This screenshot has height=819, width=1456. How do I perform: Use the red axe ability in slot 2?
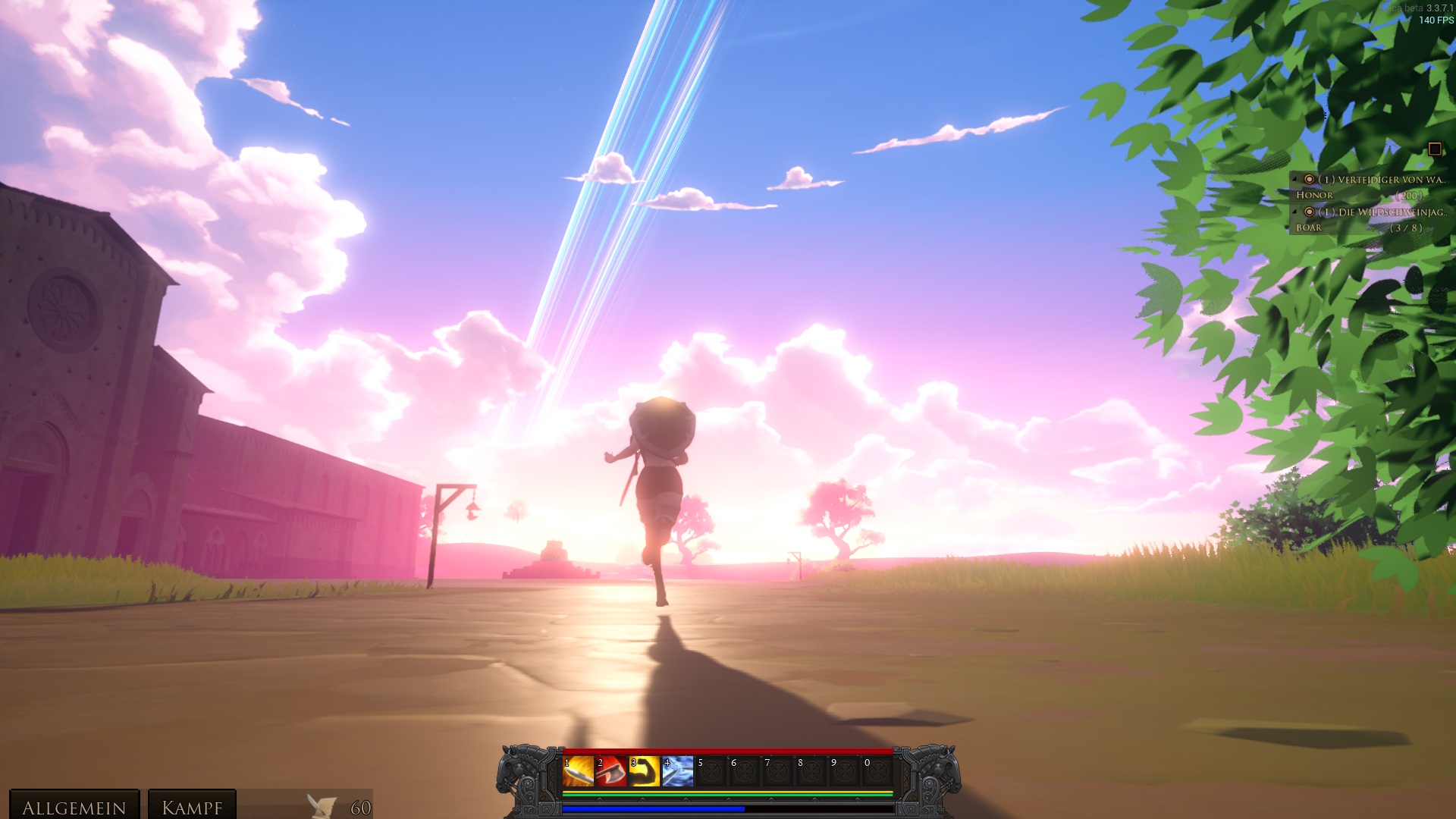611,771
